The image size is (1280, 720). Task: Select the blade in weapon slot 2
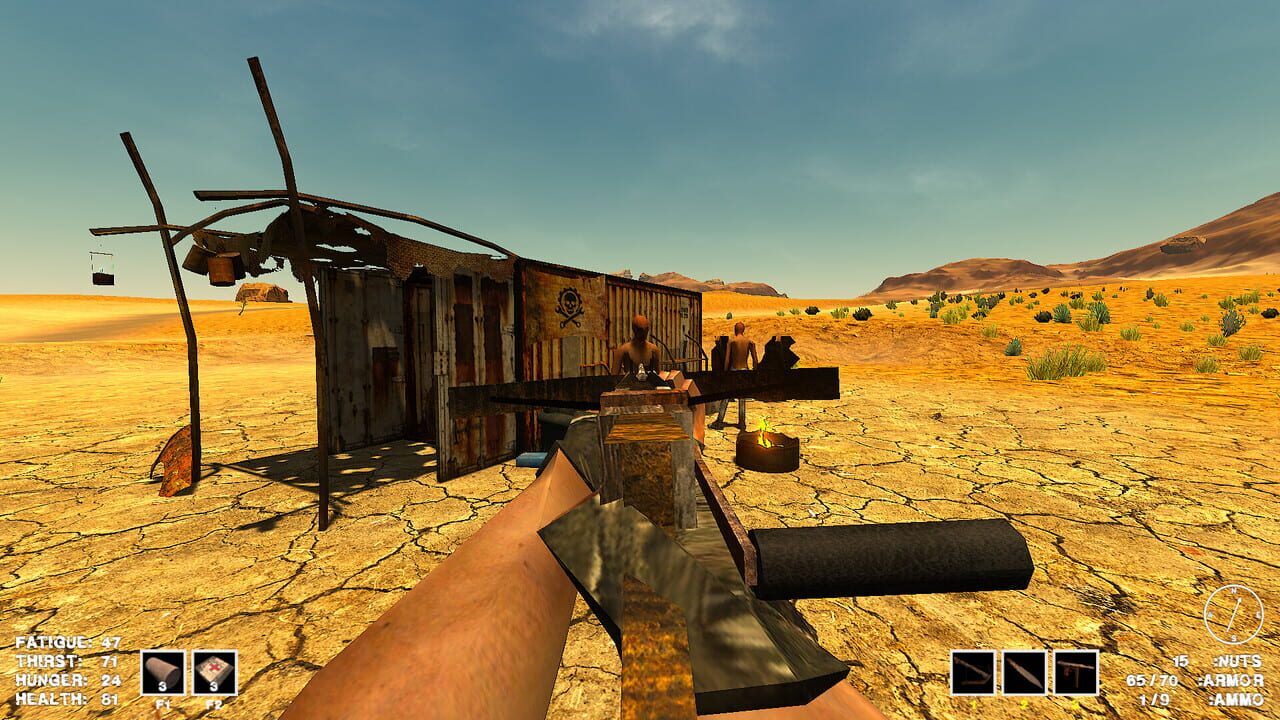(1025, 672)
